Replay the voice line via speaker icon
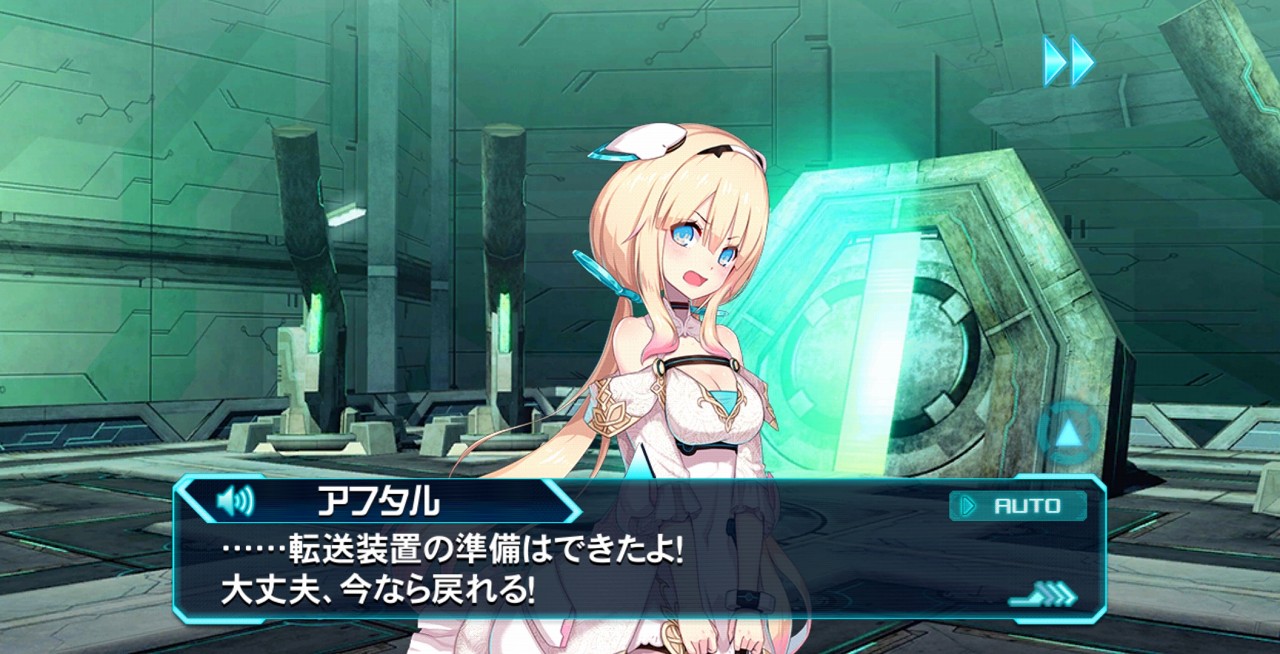Viewport: 1280px width, 654px height. [x=235, y=501]
